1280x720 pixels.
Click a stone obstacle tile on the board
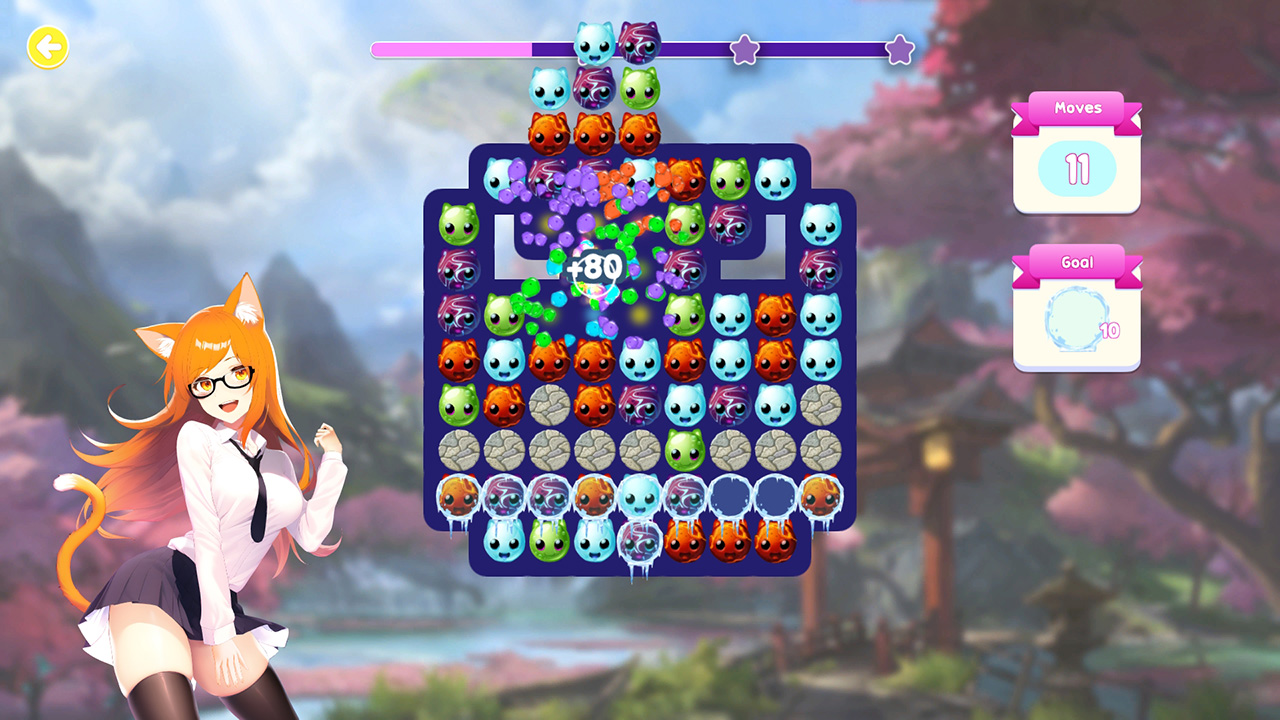coord(547,450)
